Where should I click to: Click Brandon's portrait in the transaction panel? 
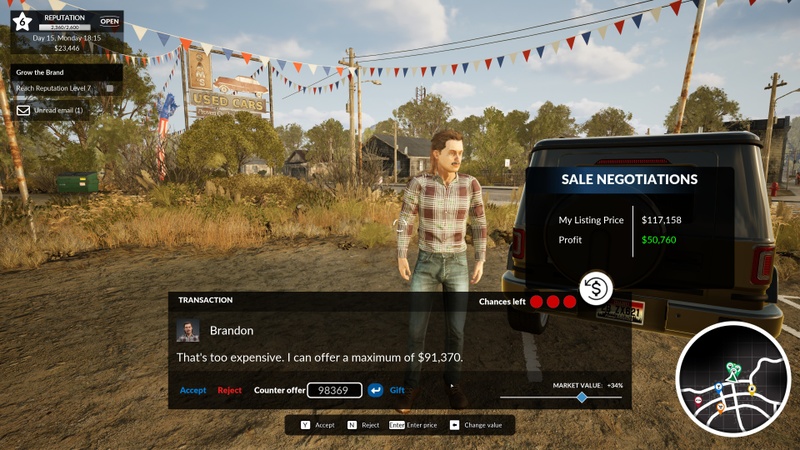188,331
